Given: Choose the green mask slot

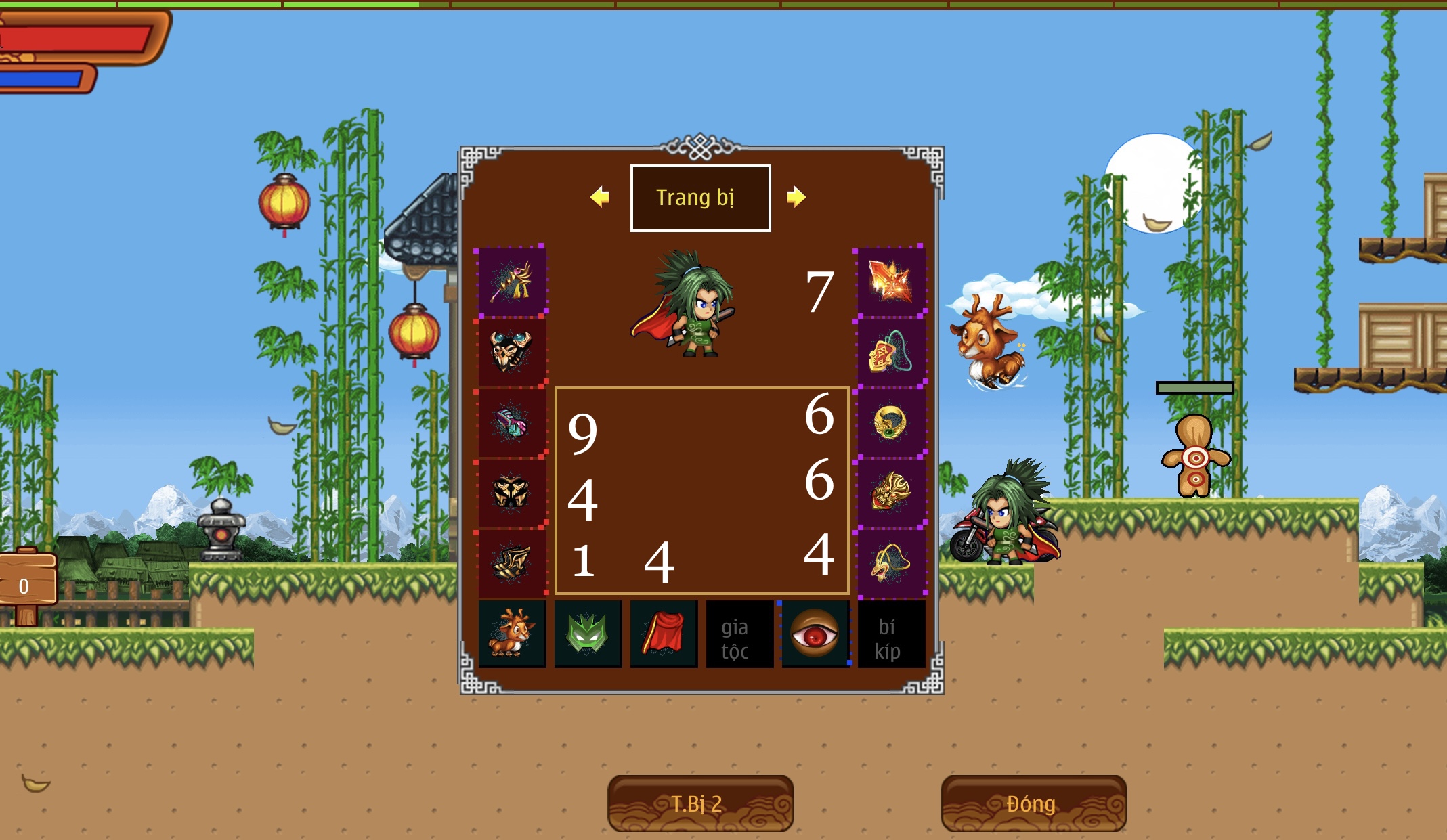Looking at the screenshot, I should (588, 634).
